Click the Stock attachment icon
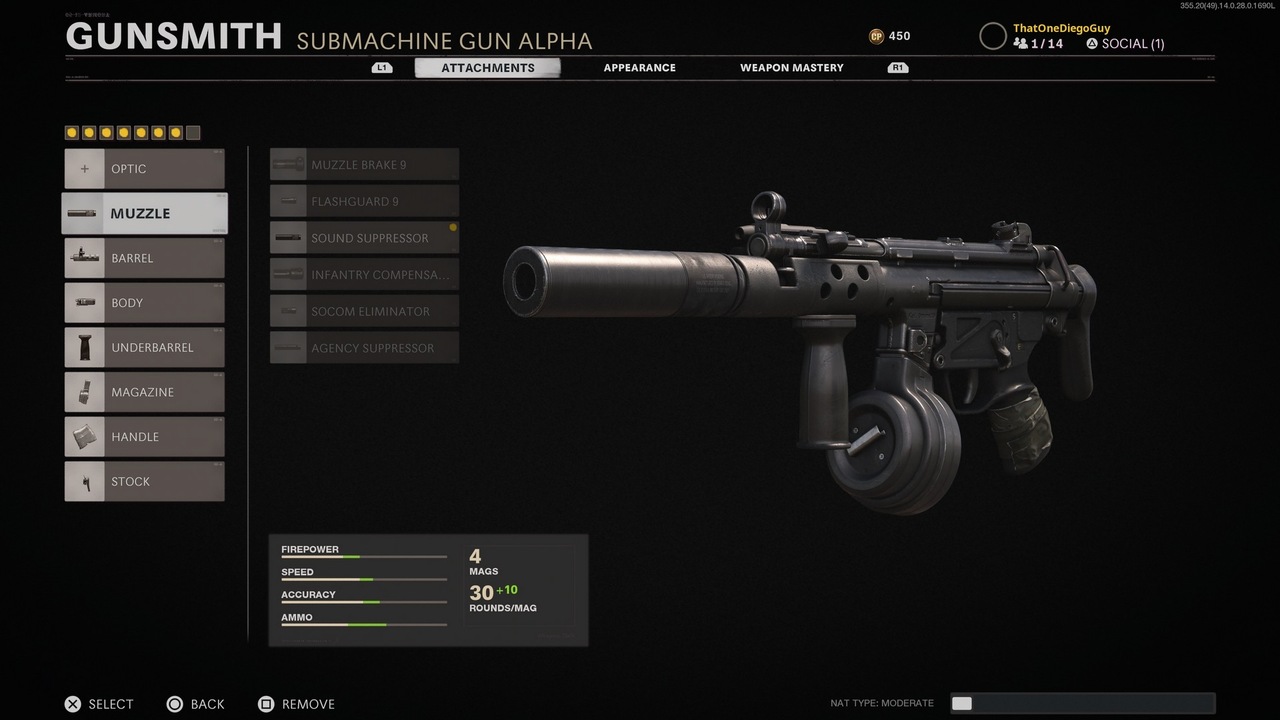The image size is (1280, 720). pyautogui.click(x=85, y=481)
